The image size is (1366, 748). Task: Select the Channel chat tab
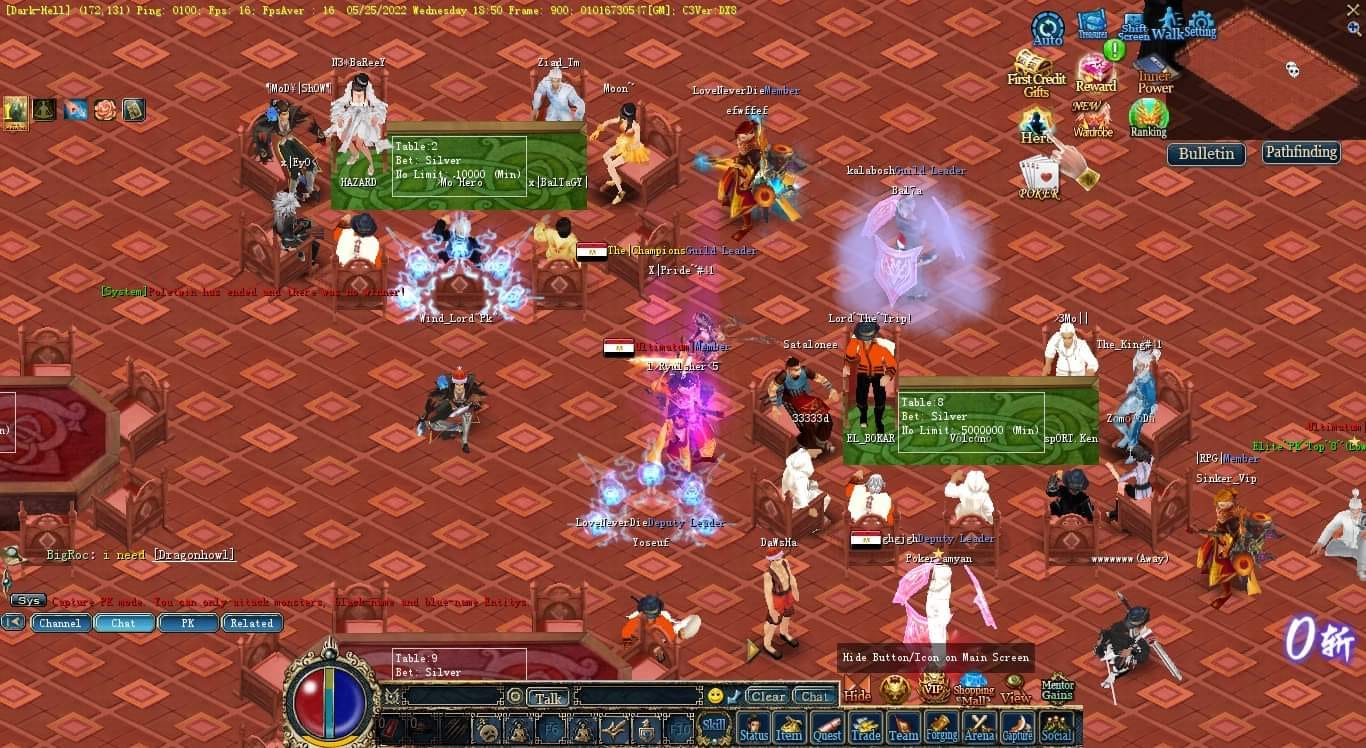(60, 623)
